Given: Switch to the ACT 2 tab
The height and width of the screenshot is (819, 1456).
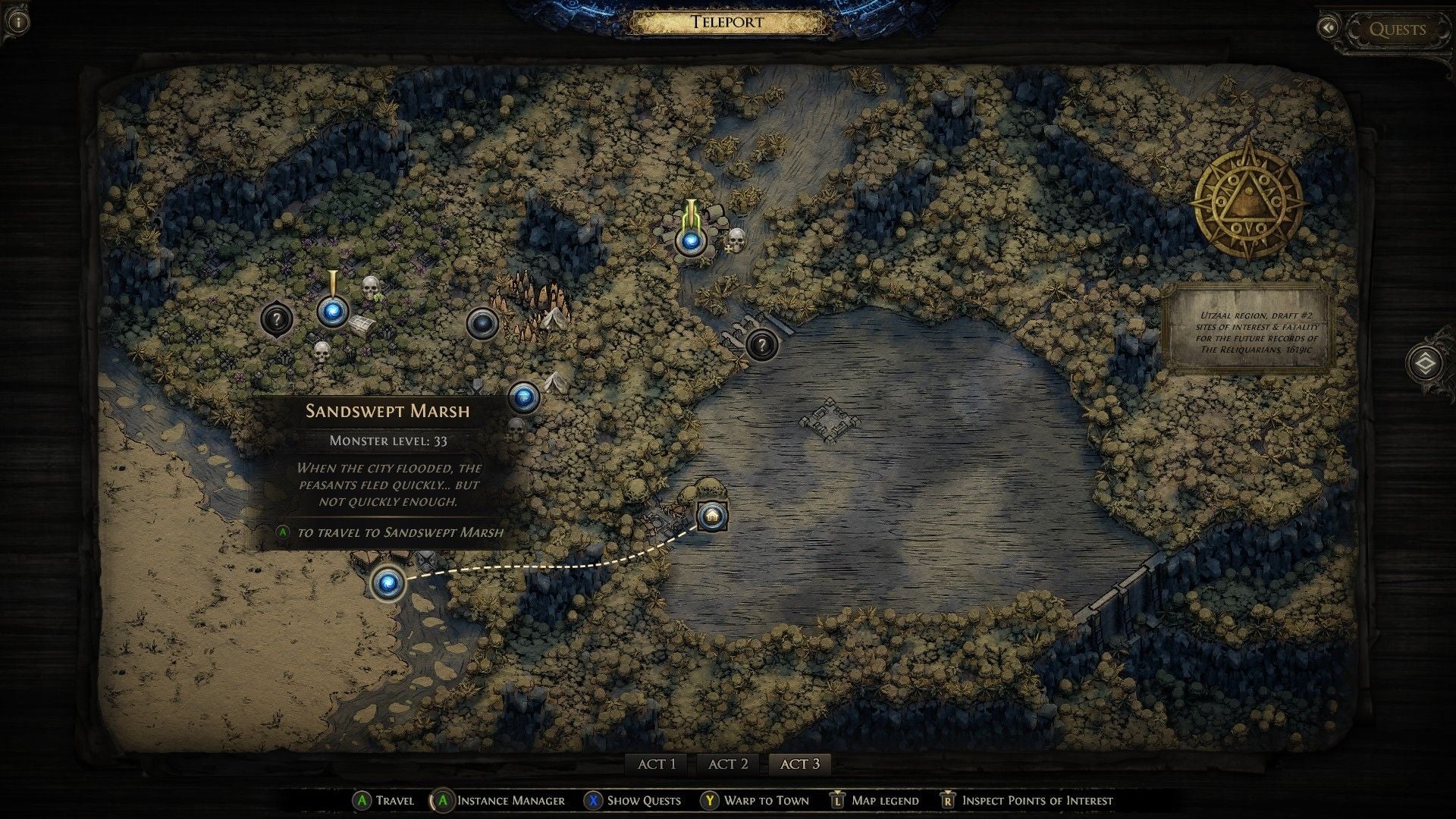Looking at the screenshot, I should point(727,764).
